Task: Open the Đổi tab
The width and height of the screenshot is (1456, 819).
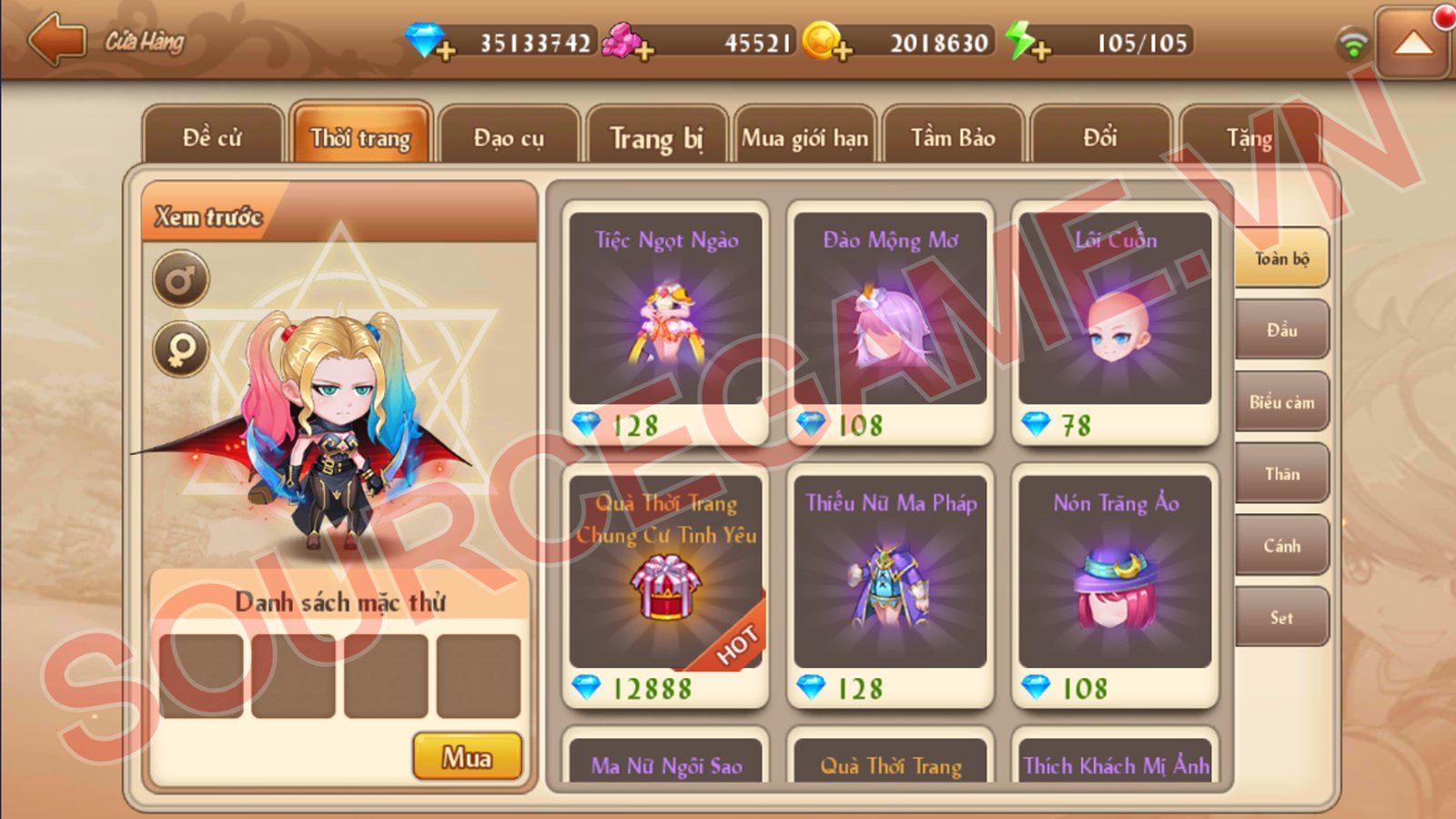Action: (1100, 137)
